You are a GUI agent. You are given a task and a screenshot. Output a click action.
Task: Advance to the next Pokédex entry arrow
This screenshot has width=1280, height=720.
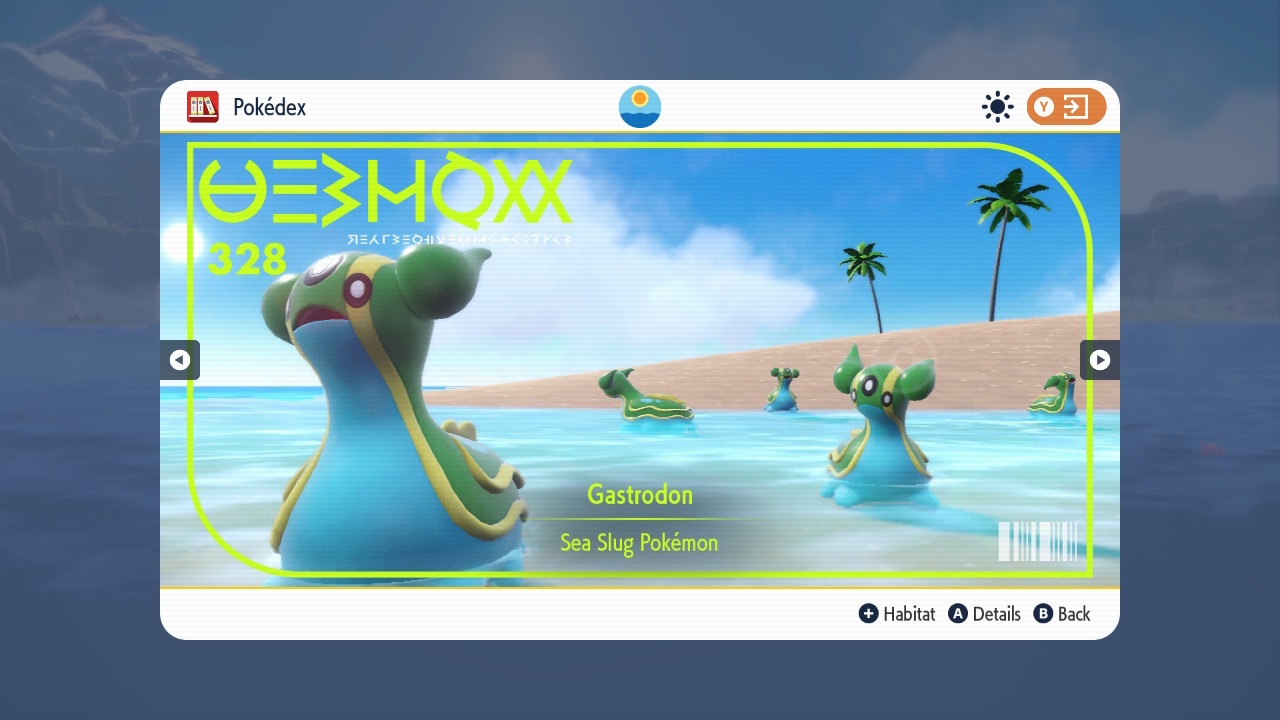tap(1099, 360)
